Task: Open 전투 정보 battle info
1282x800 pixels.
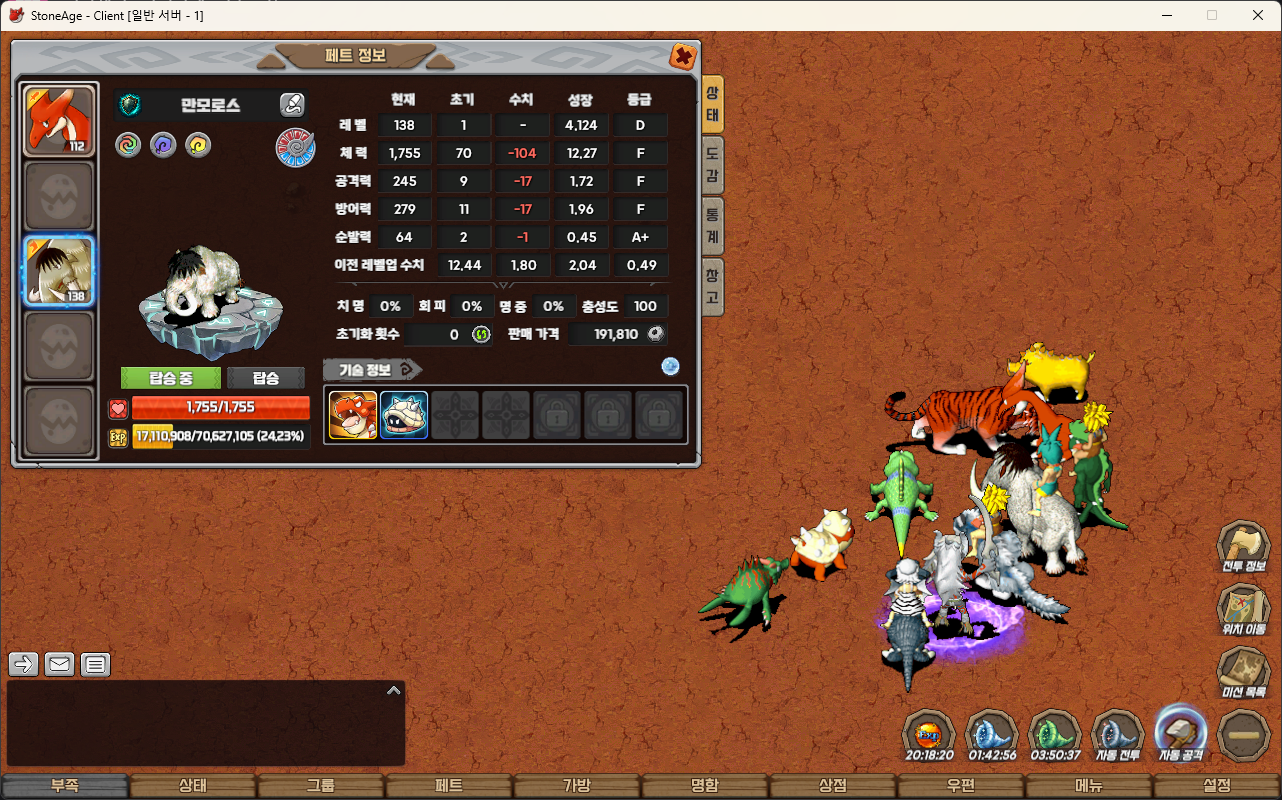Action: [x=1243, y=547]
